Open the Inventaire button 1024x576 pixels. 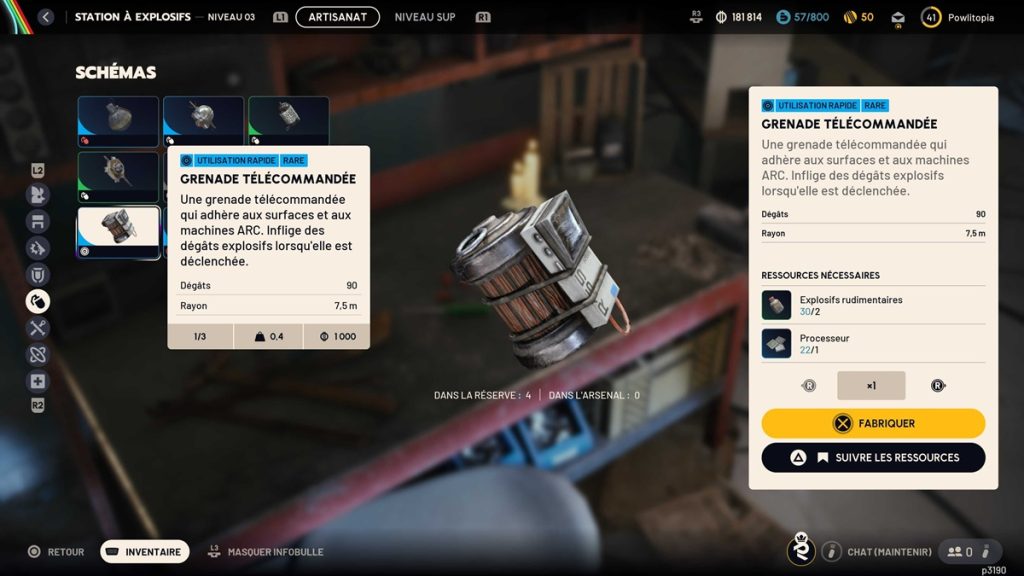click(x=145, y=551)
